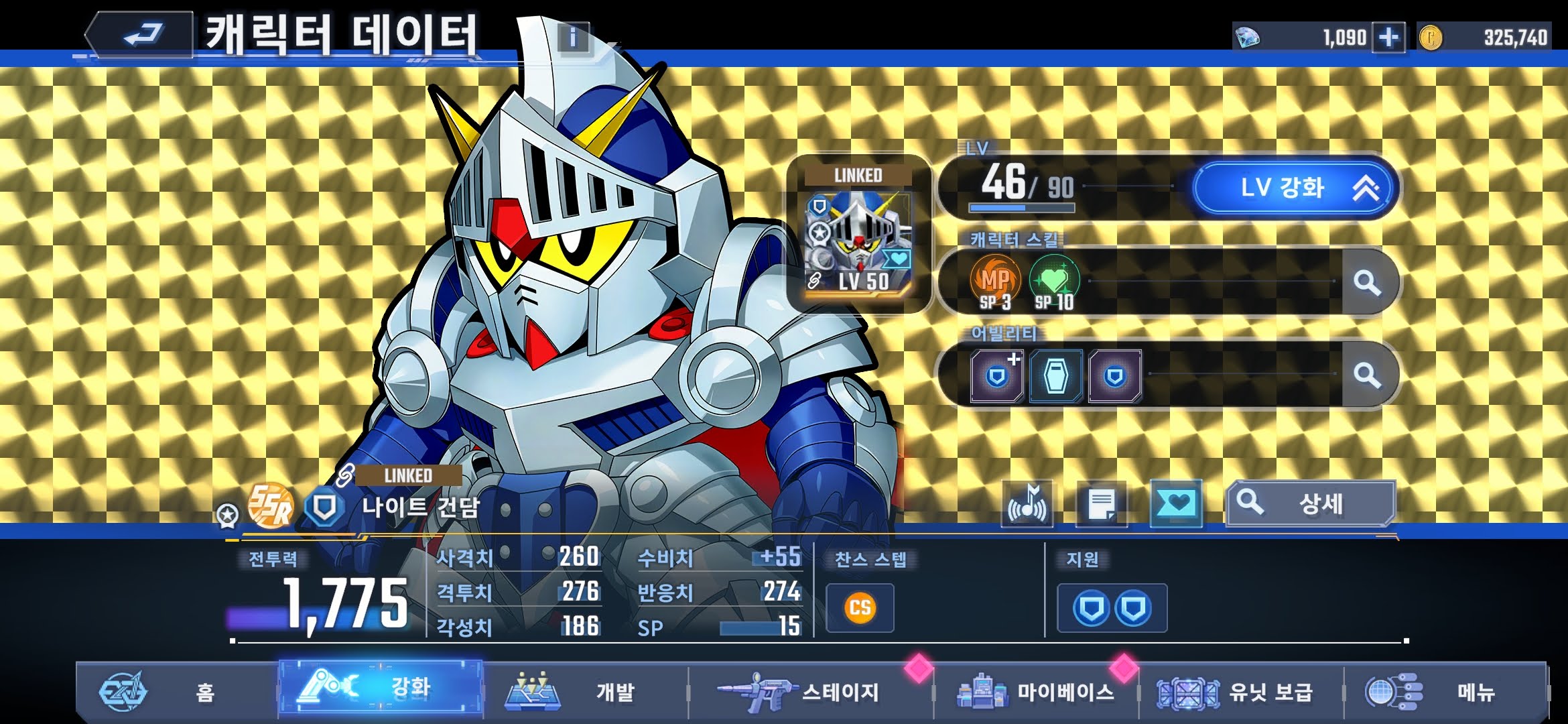Image resolution: width=1568 pixels, height=724 pixels.
Task: Inspect character skills via magnifier
Action: [1367, 282]
